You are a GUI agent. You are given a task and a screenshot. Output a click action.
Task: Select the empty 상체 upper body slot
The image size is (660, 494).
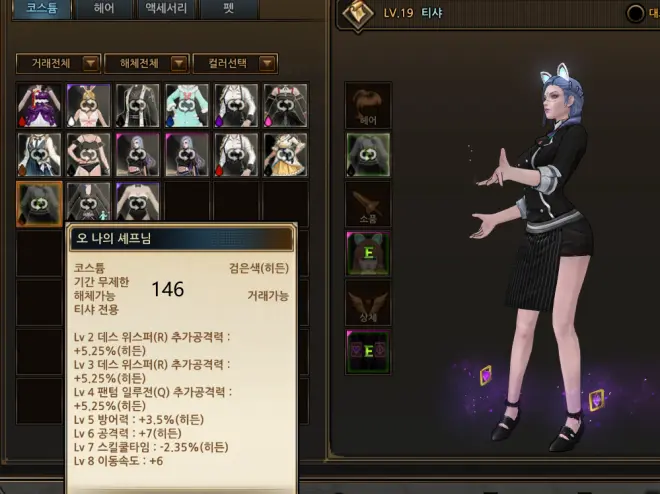pyautogui.click(x=367, y=301)
